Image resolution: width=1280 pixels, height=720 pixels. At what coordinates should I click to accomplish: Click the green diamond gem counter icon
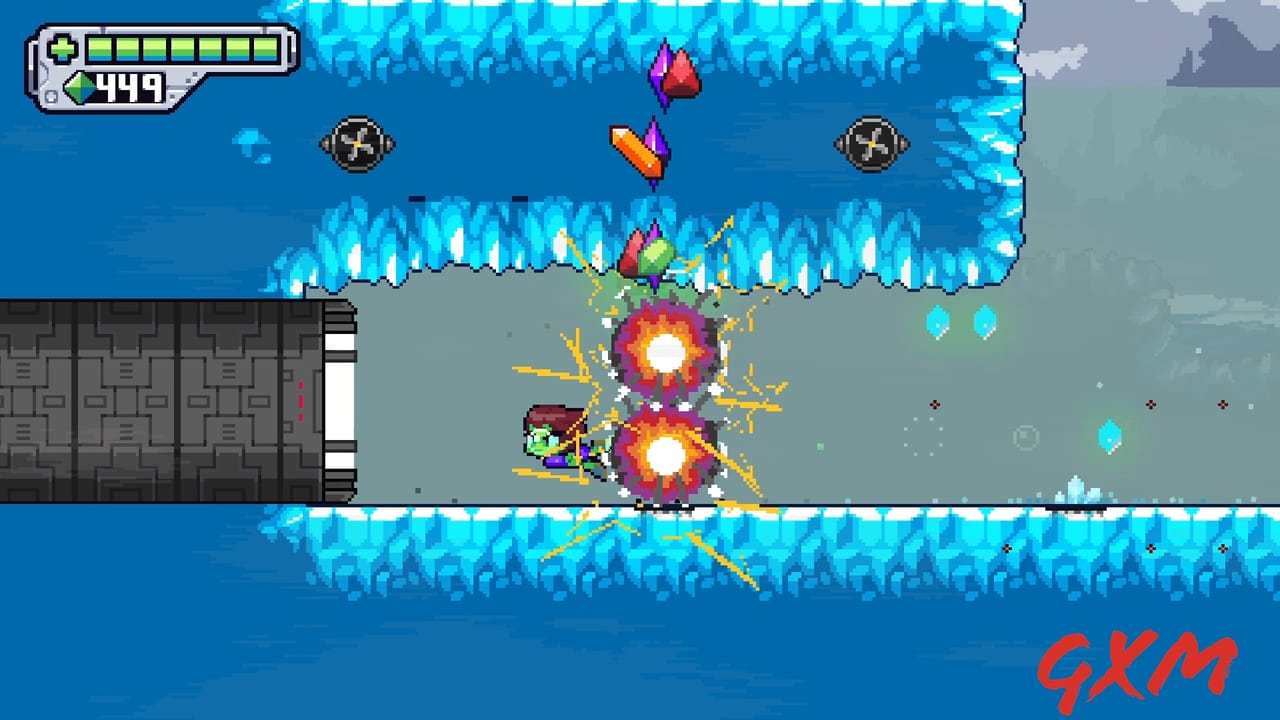click(x=78, y=88)
